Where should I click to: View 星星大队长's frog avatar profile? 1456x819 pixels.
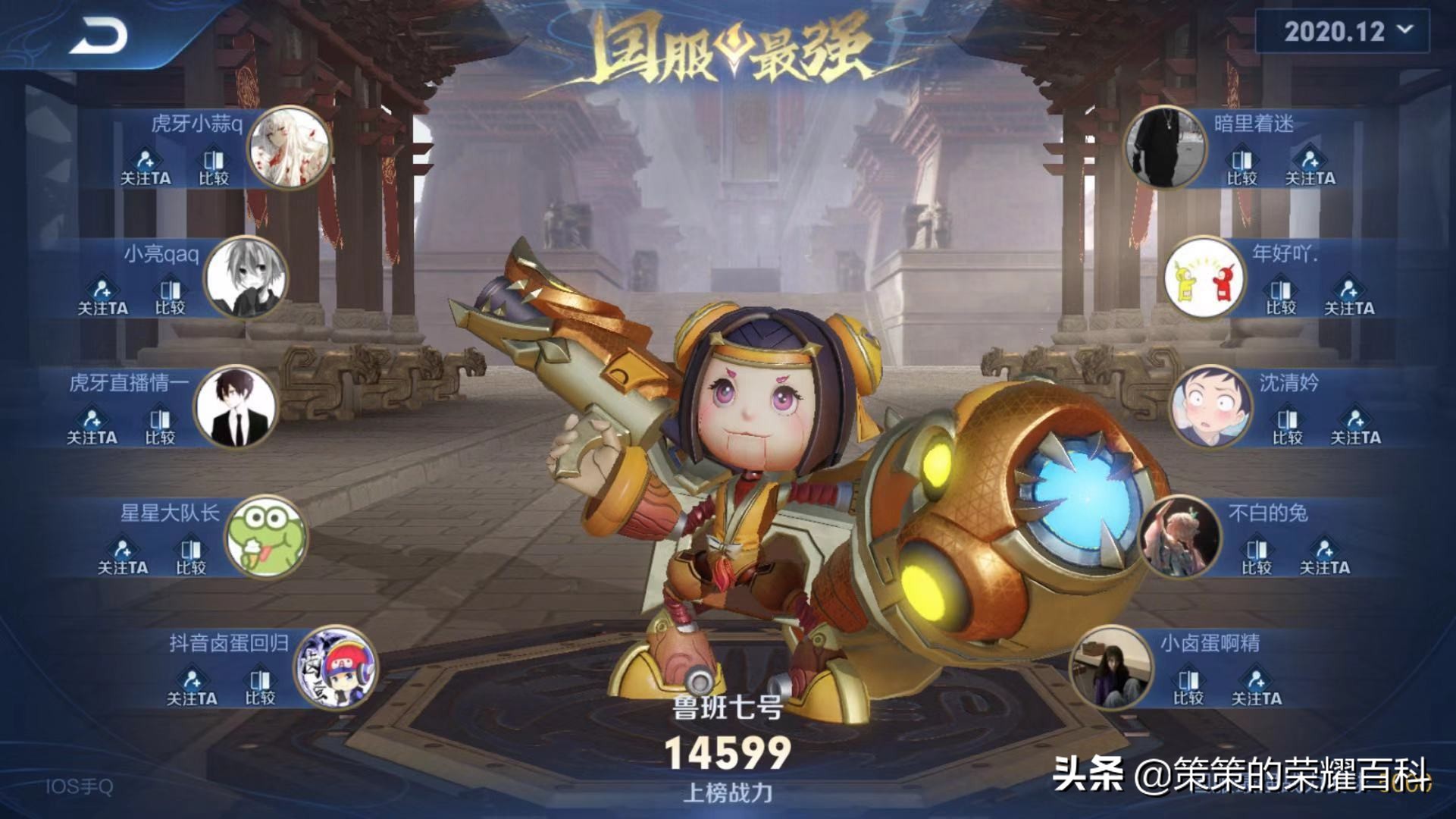[266, 537]
